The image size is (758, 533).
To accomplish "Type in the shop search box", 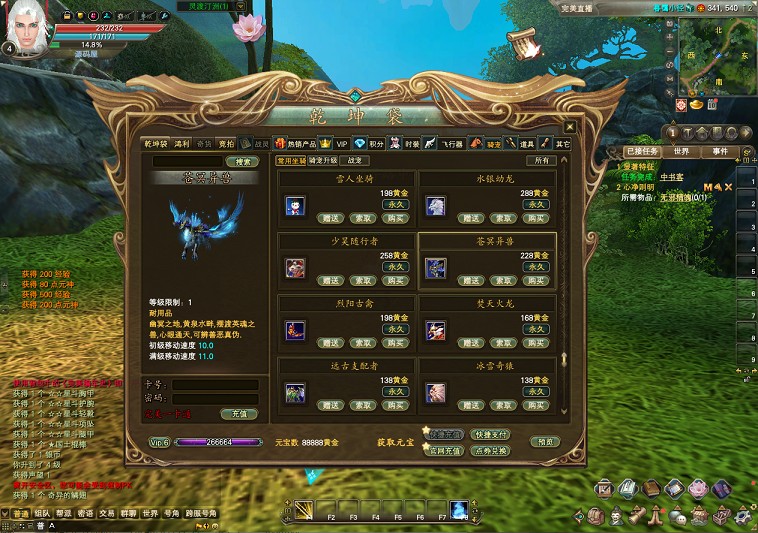I will [186, 161].
